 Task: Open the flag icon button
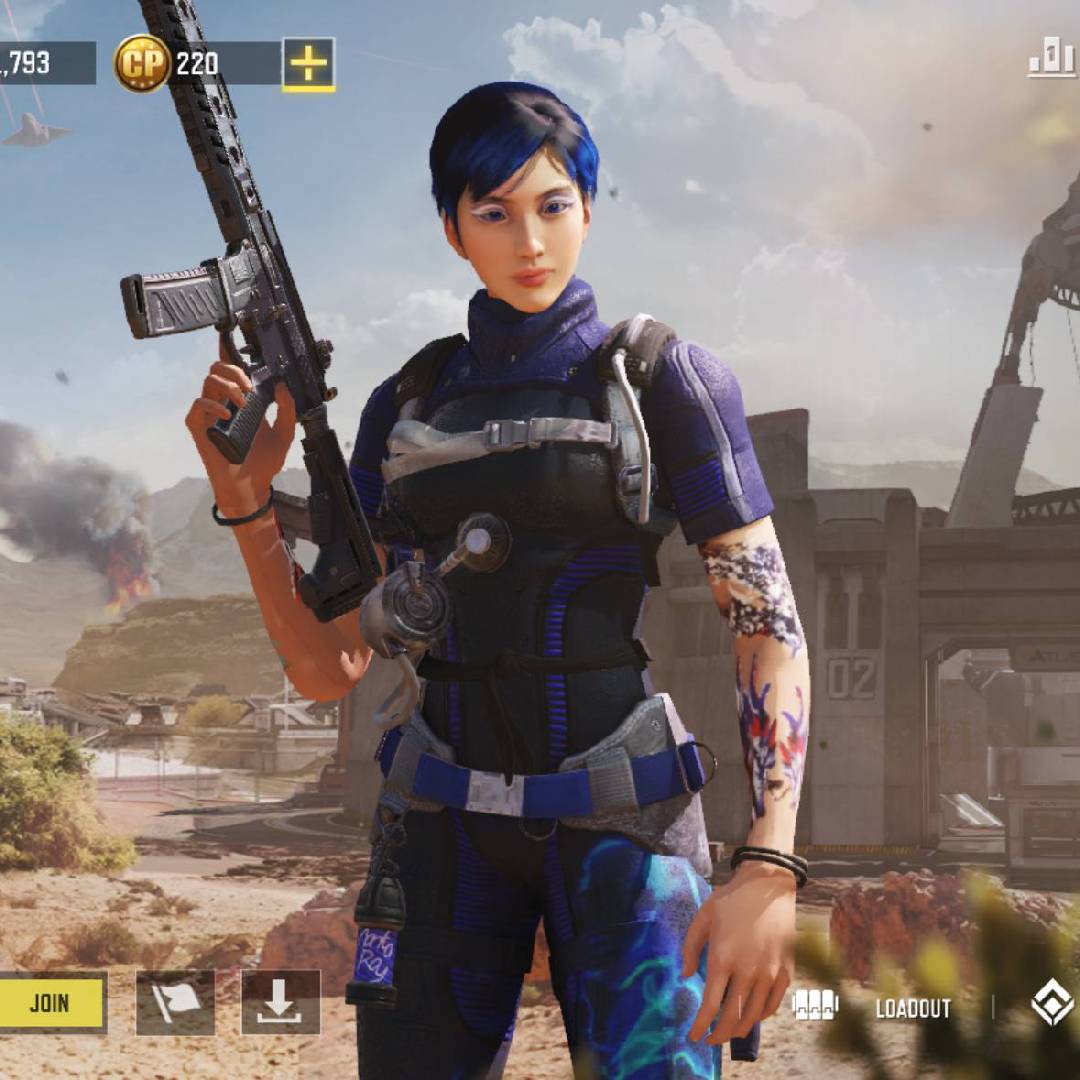[175, 1002]
